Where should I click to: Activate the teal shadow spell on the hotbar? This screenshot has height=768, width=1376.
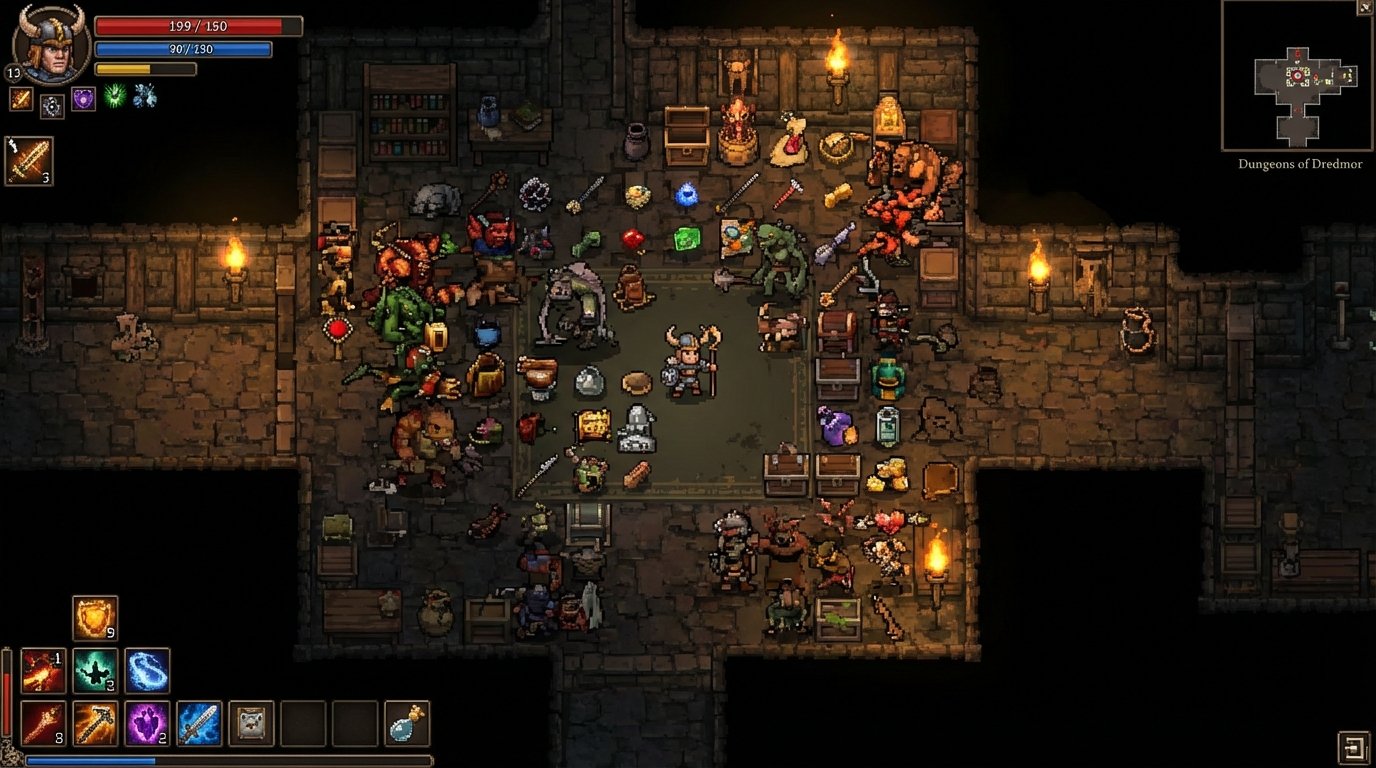95,670
